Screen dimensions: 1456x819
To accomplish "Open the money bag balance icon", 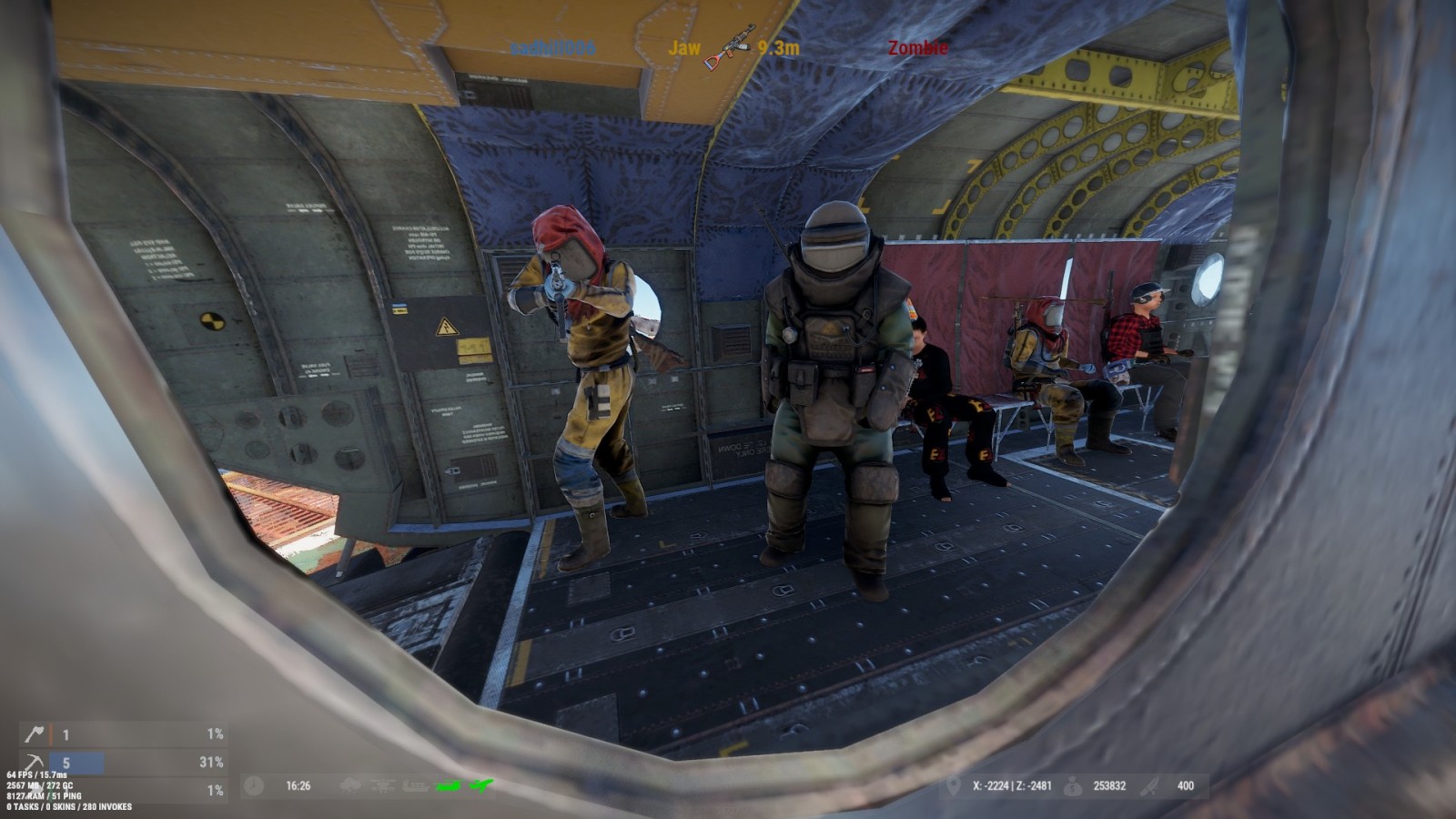I will click(1072, 785).
